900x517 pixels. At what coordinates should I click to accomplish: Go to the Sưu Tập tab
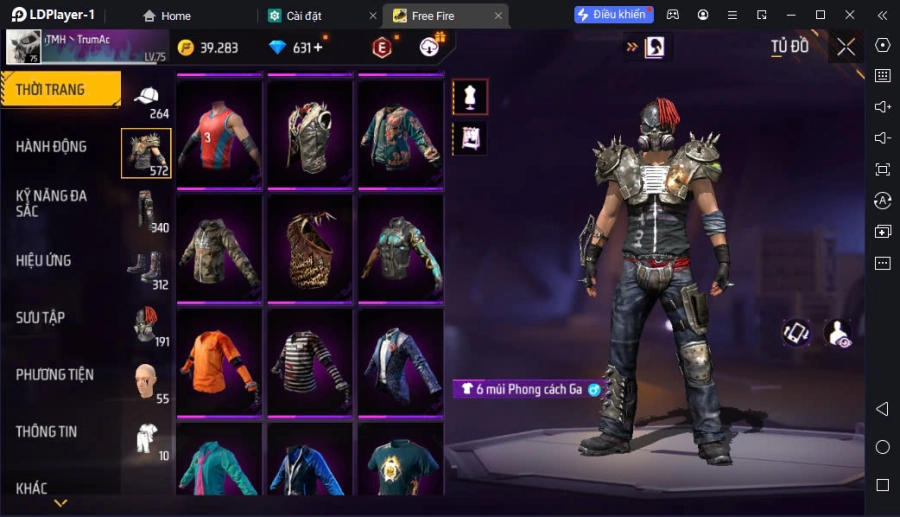[x=41, y=318]
